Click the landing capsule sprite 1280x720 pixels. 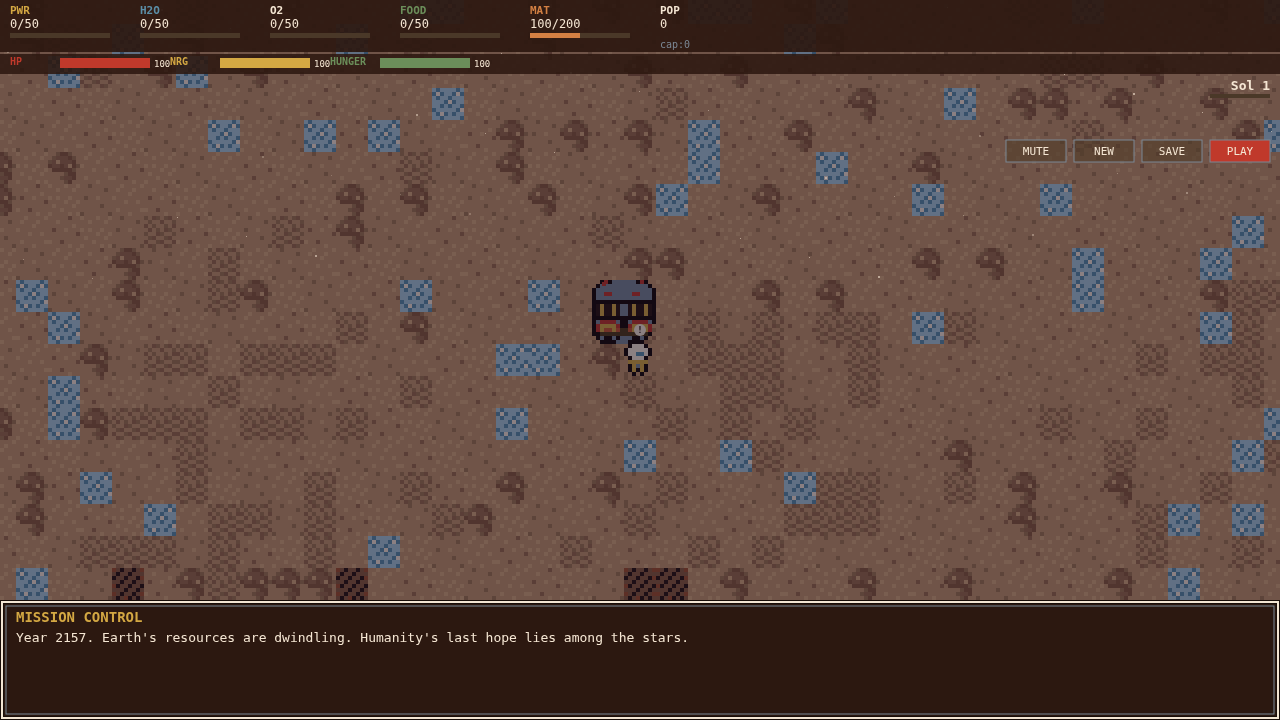click(622, 308)
